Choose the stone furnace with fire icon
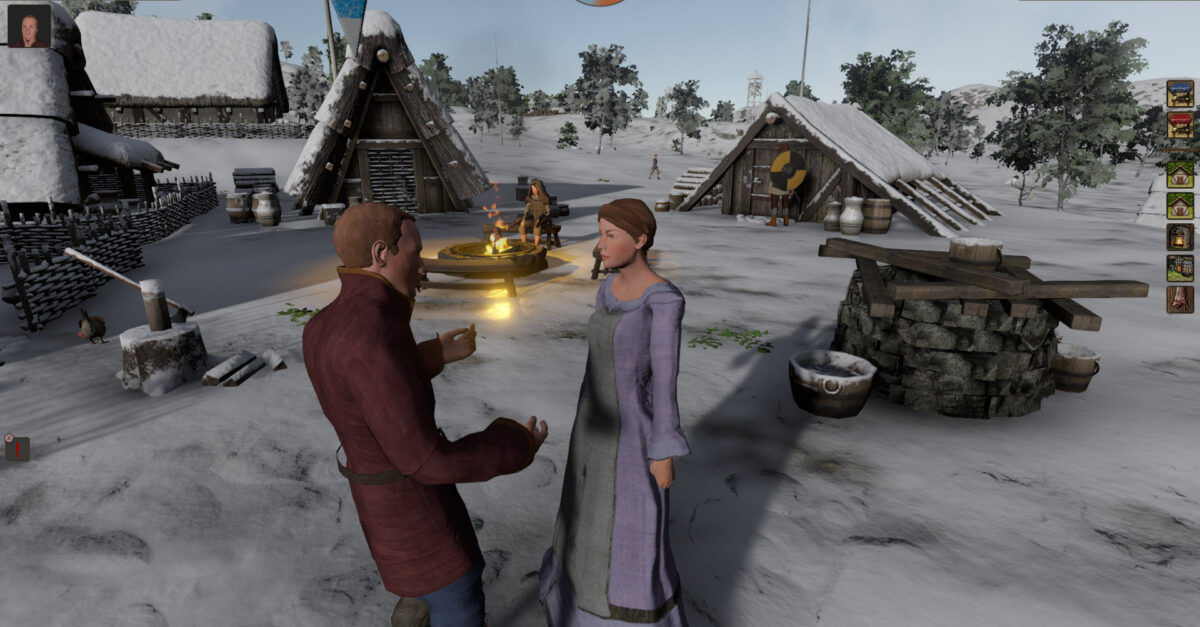 [1180, 237]
